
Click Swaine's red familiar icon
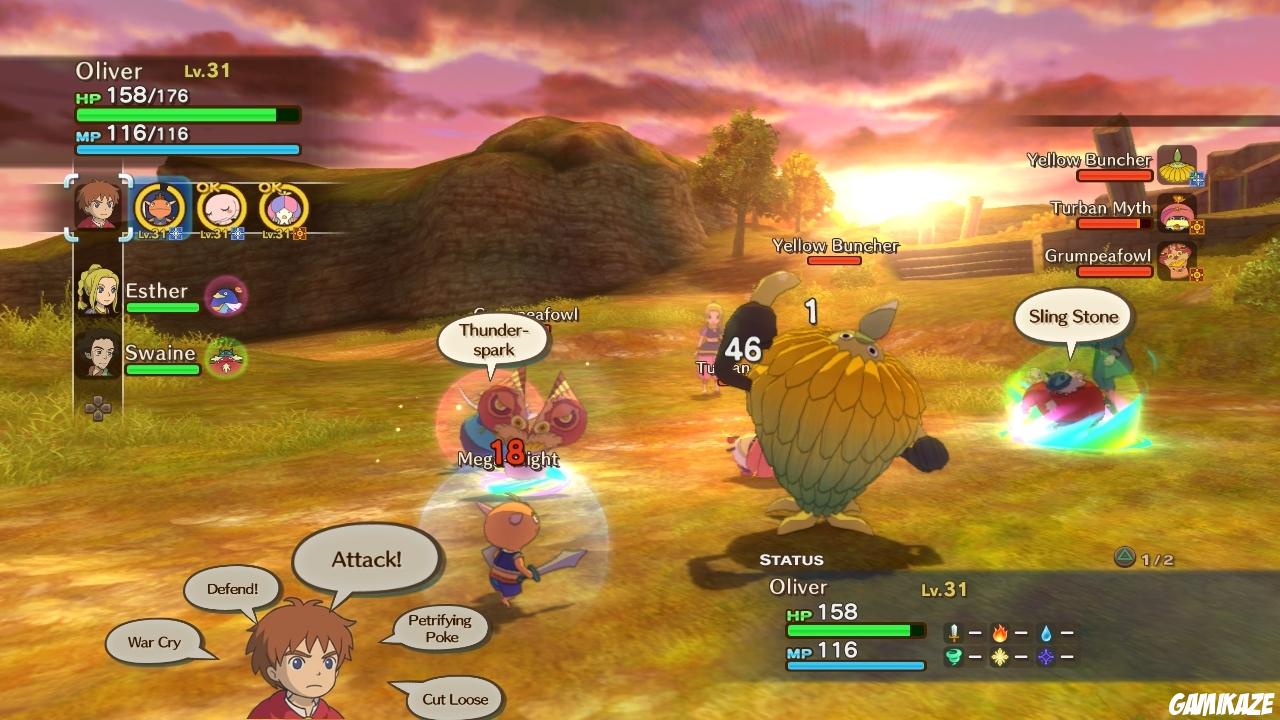click(228, 358)
